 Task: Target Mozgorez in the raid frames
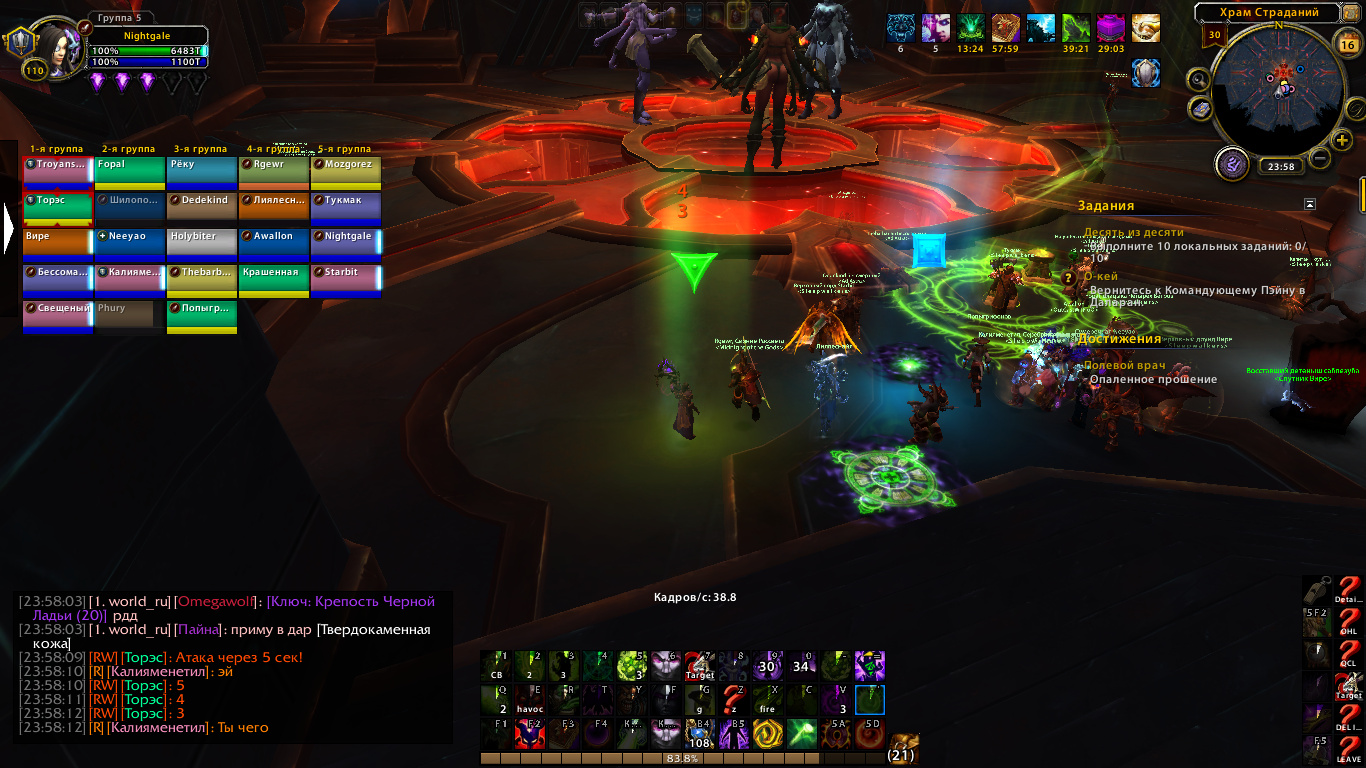pyautogui.click(x=345, y=171)
